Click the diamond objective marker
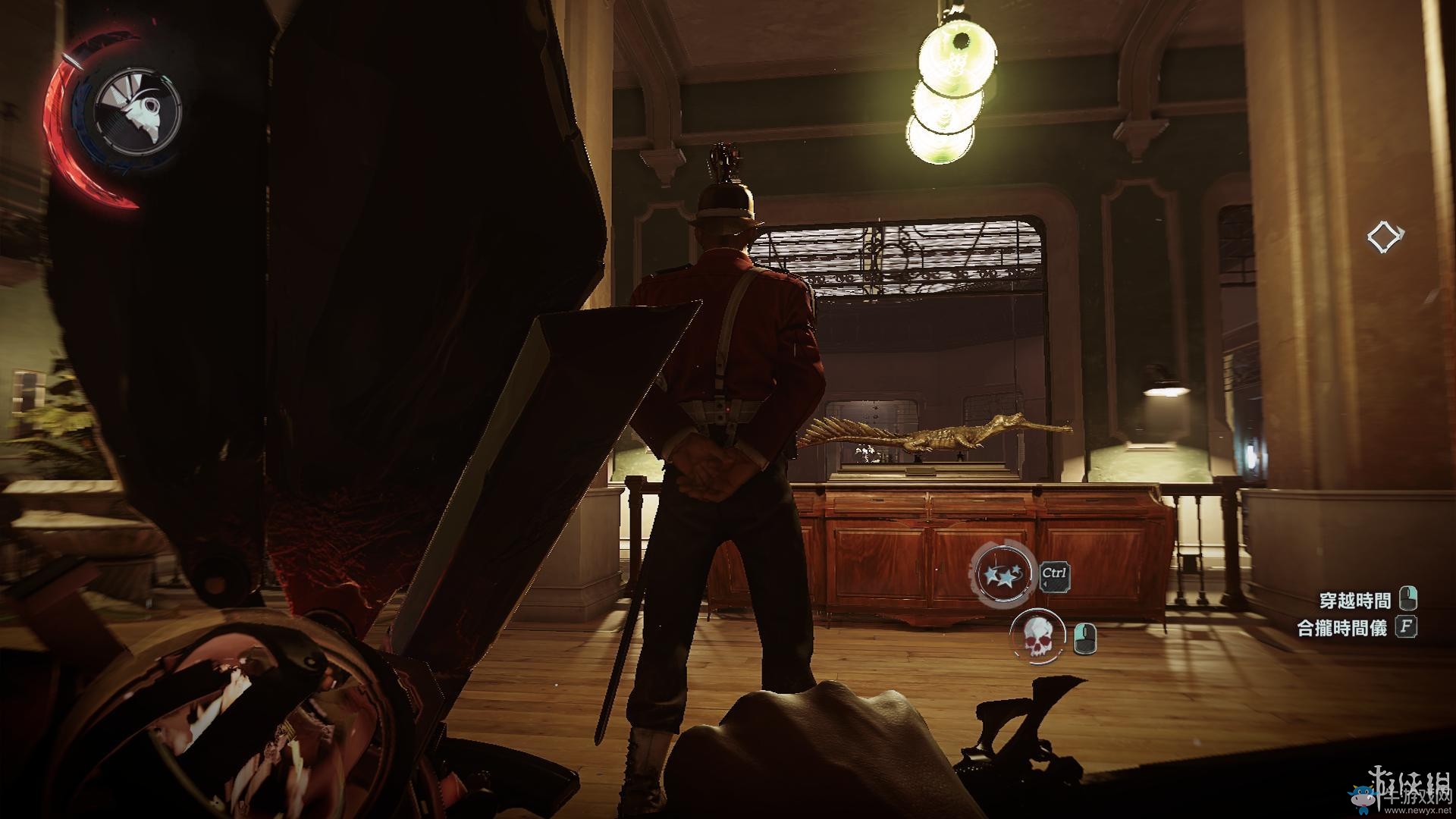1456x819 pixels. coord(1385,237)
